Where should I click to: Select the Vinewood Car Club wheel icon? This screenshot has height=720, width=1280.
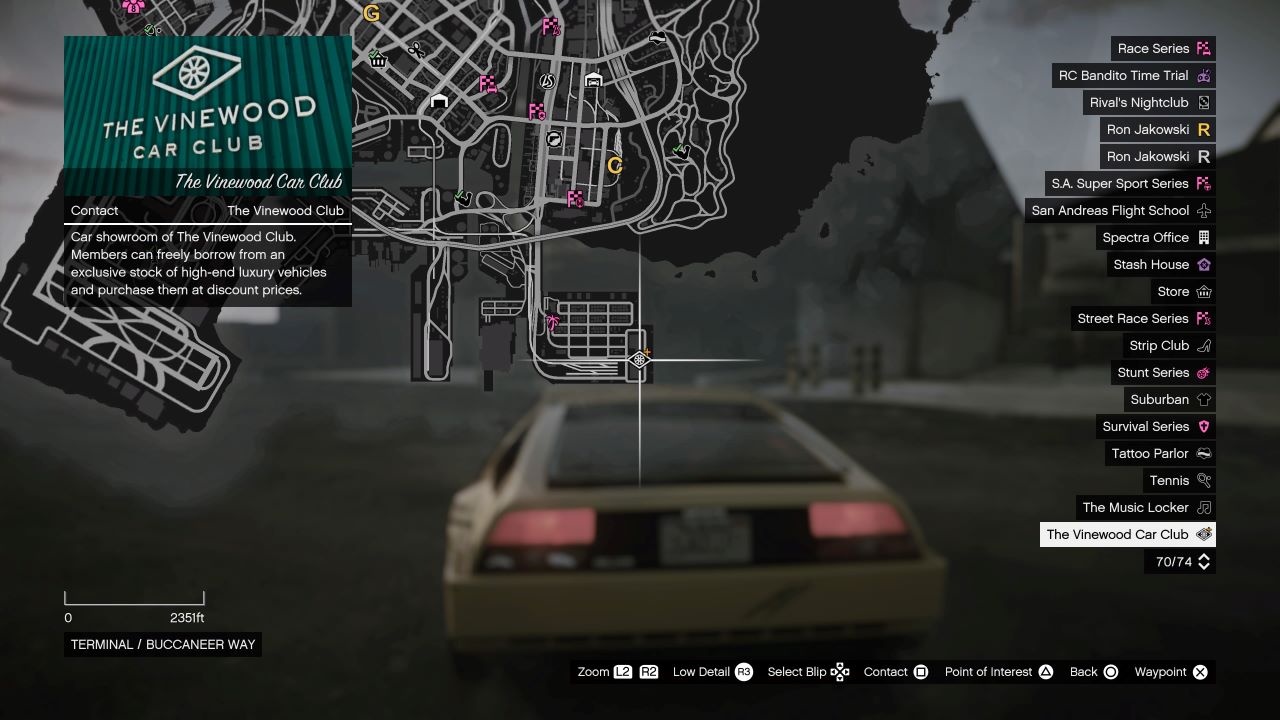point(1203,534)
